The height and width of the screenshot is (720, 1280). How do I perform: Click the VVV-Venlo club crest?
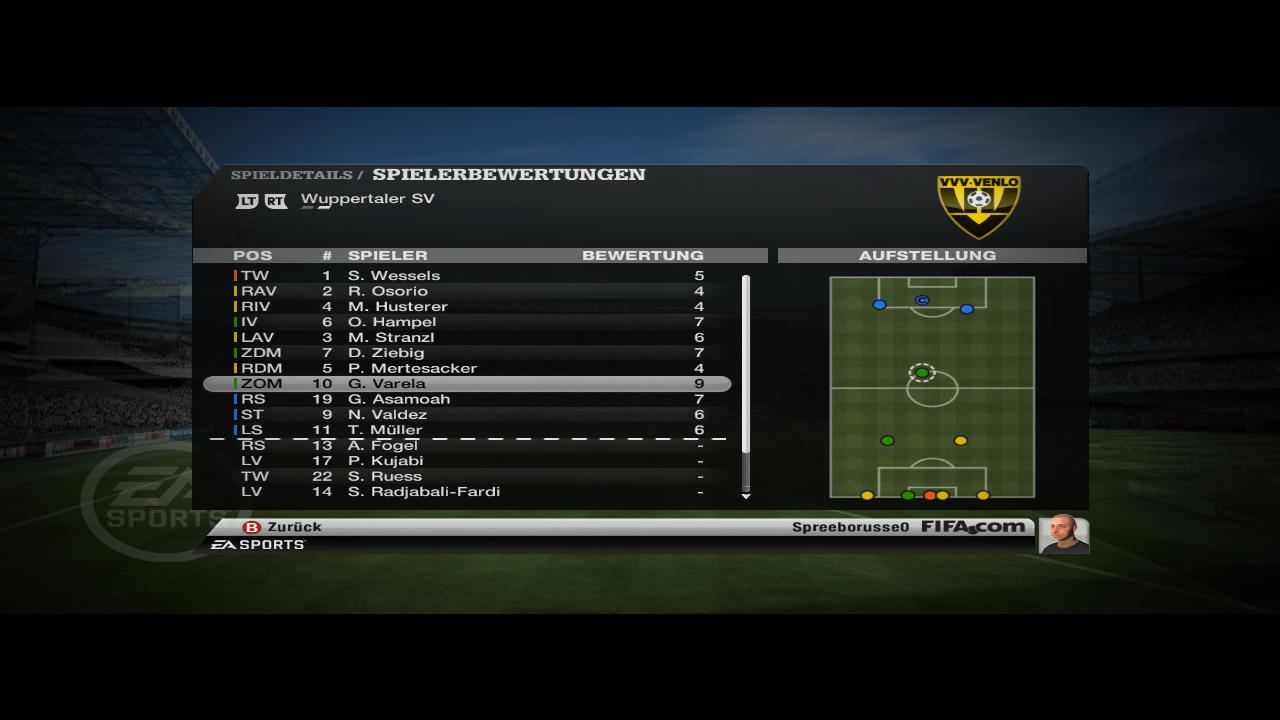coord(978,206)
